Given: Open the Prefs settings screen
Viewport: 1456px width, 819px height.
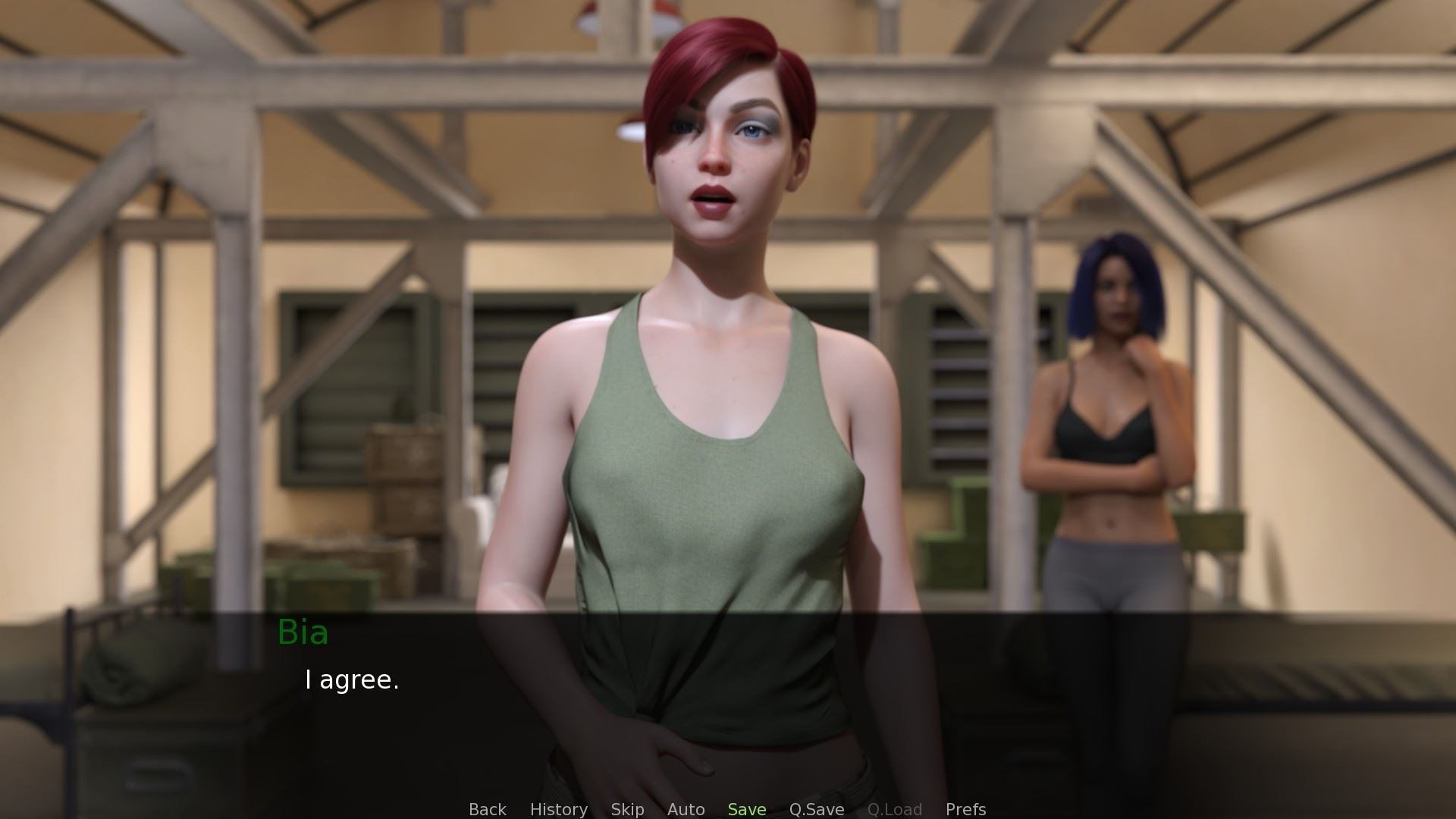Looking at the screenshot, I should [x=965, y=809].
